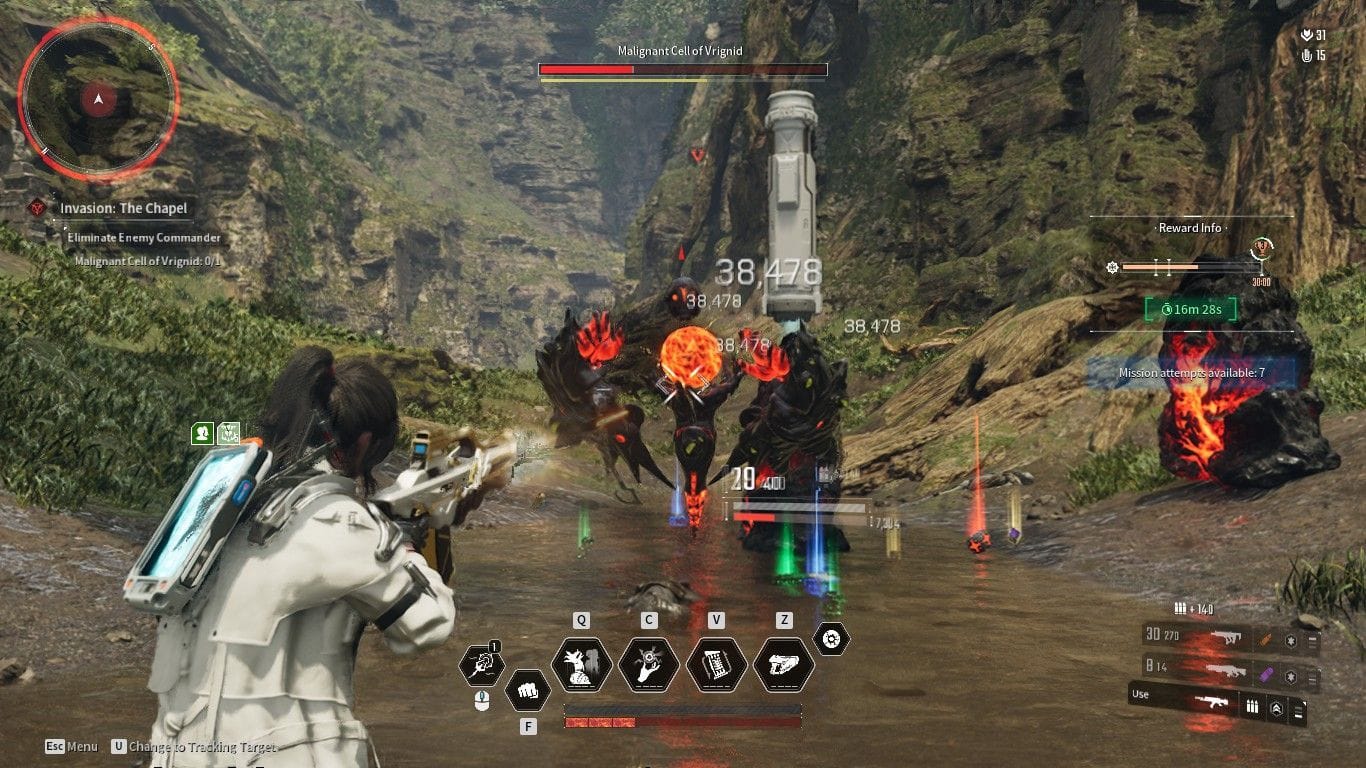The width and height of the screenshot is (1366, 768).
Task: Click the Mission attempts available: 7 banner
Action: (x=1190, y=372)
